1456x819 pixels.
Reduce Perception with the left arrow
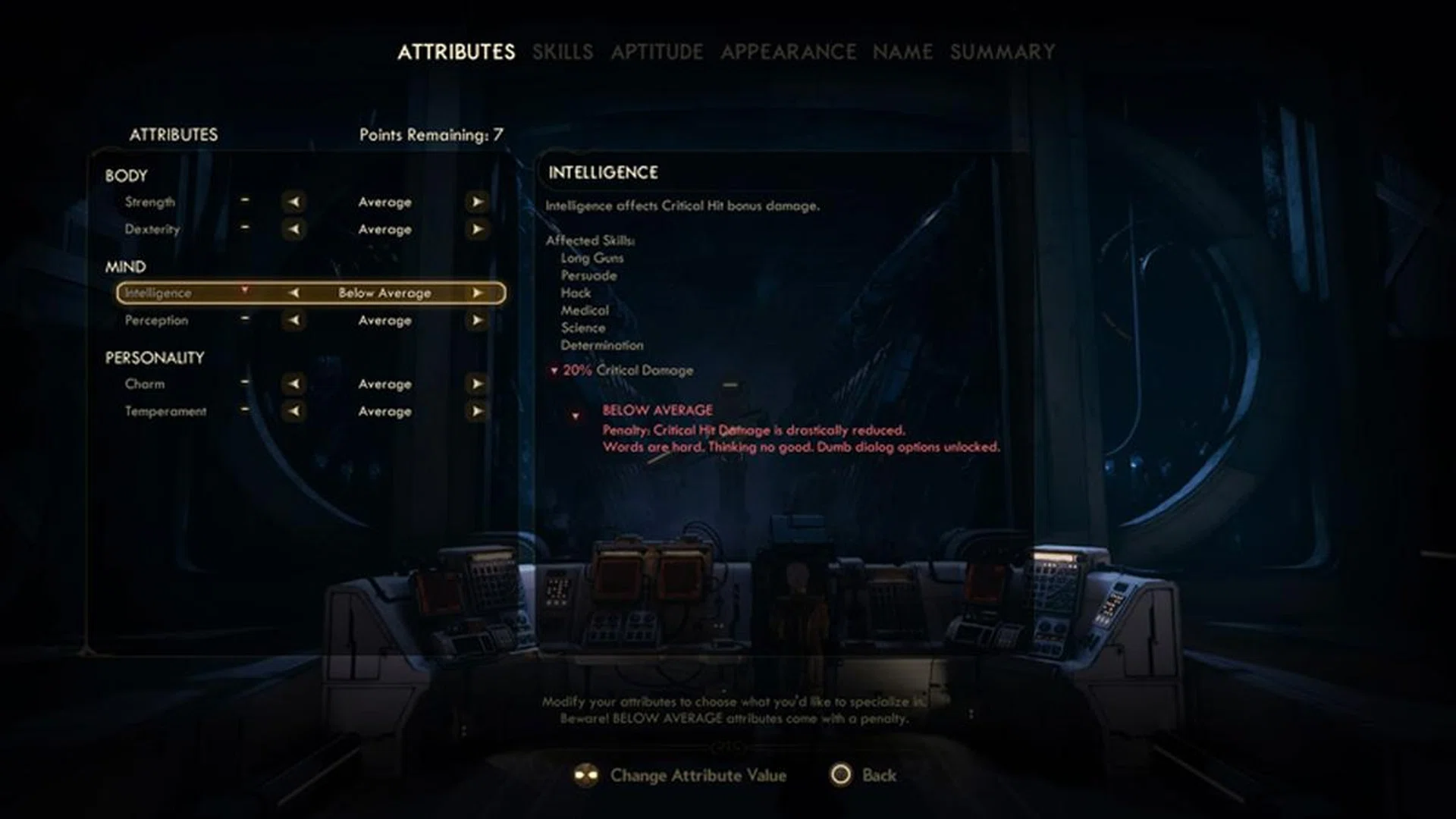tap(294, 320)
